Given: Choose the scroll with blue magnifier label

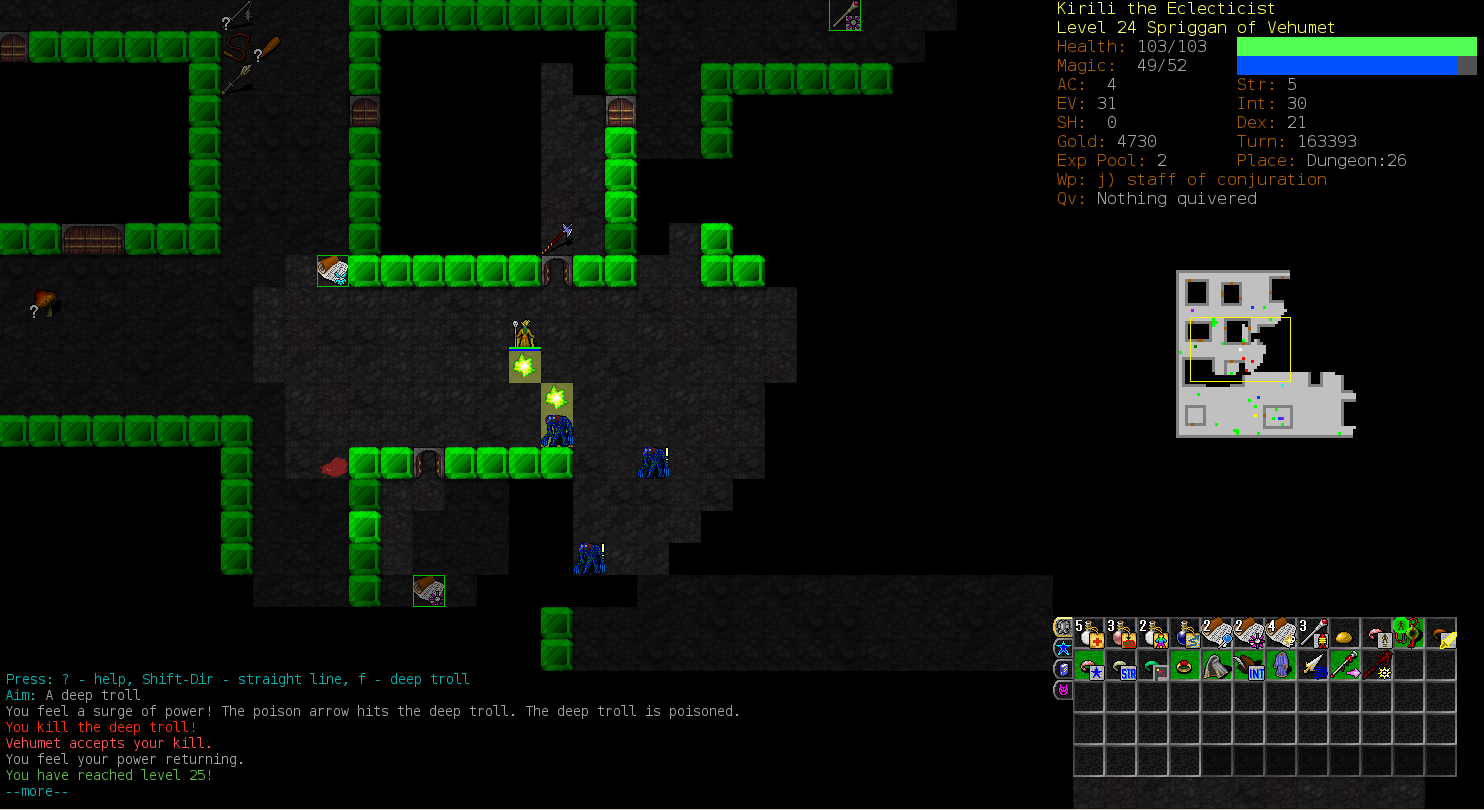Looking at the screenshot, I should click(x=1217, y=633).
